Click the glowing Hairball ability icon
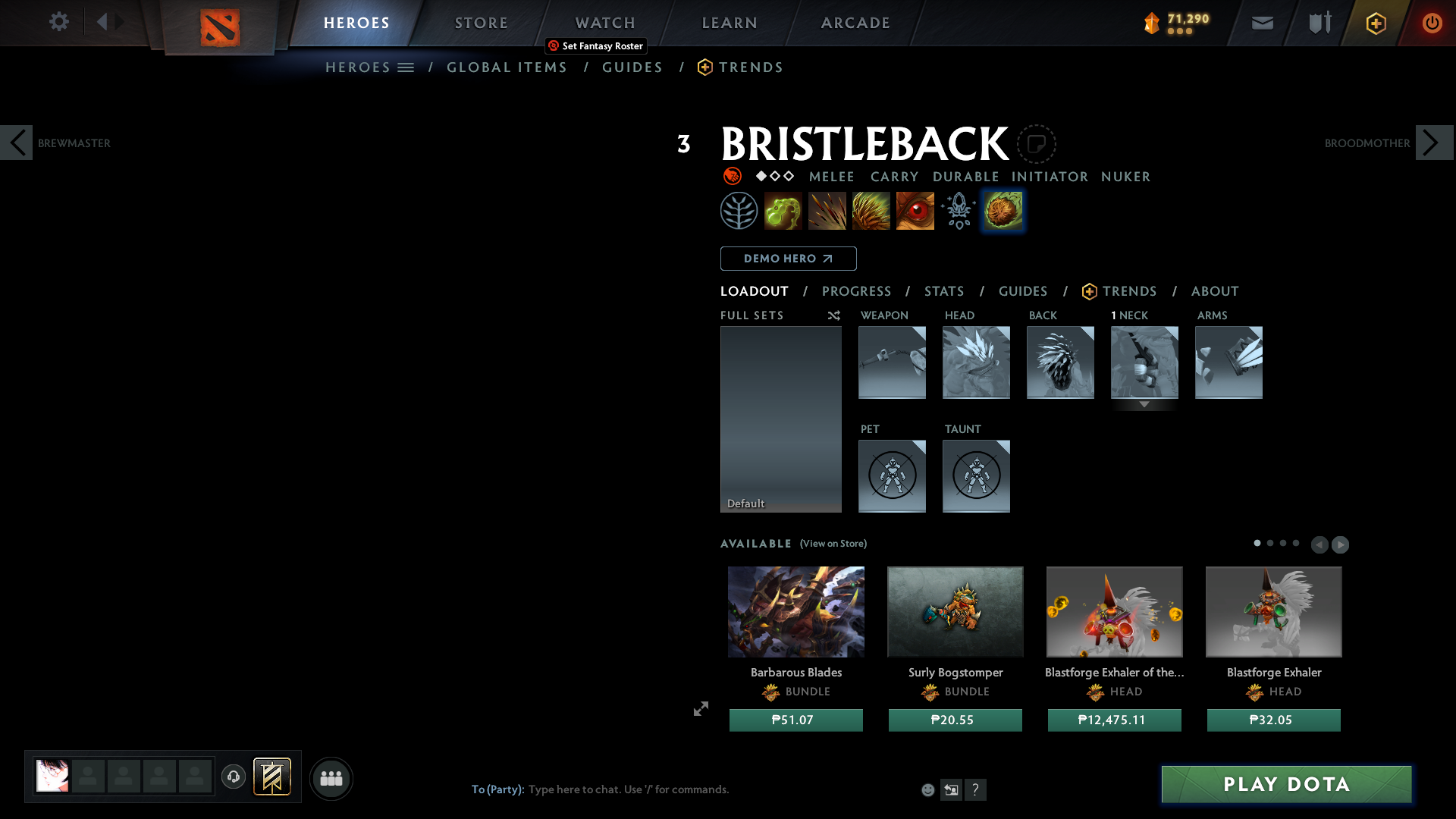Image resolution: width=1456 pixels, height=819 pixels. tap(1003, 210)
